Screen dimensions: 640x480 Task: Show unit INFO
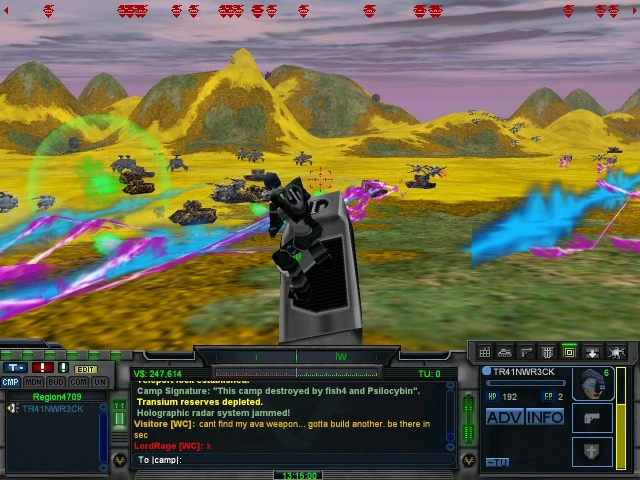coord(545,417)
